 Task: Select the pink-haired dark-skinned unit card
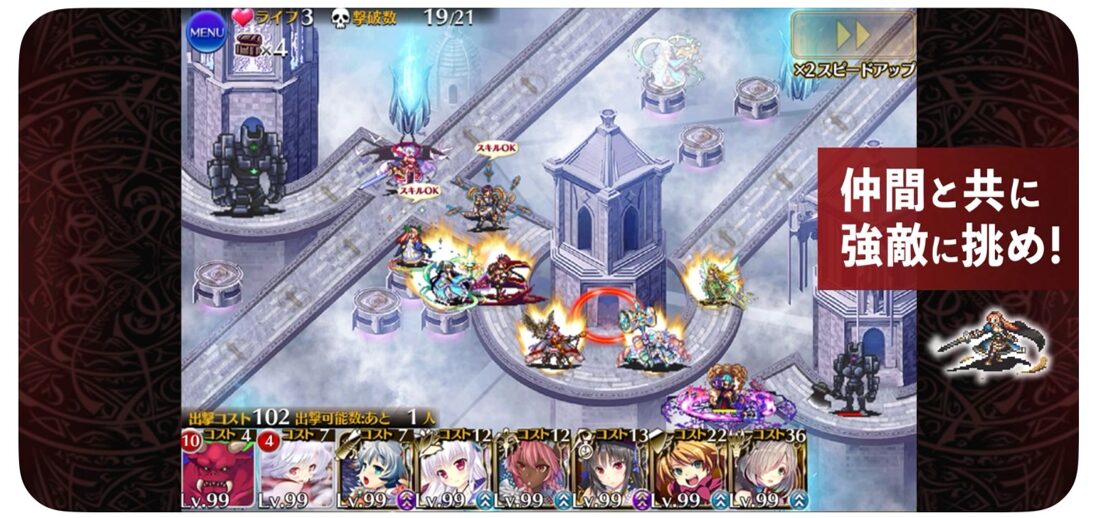(x=531, y=468)
